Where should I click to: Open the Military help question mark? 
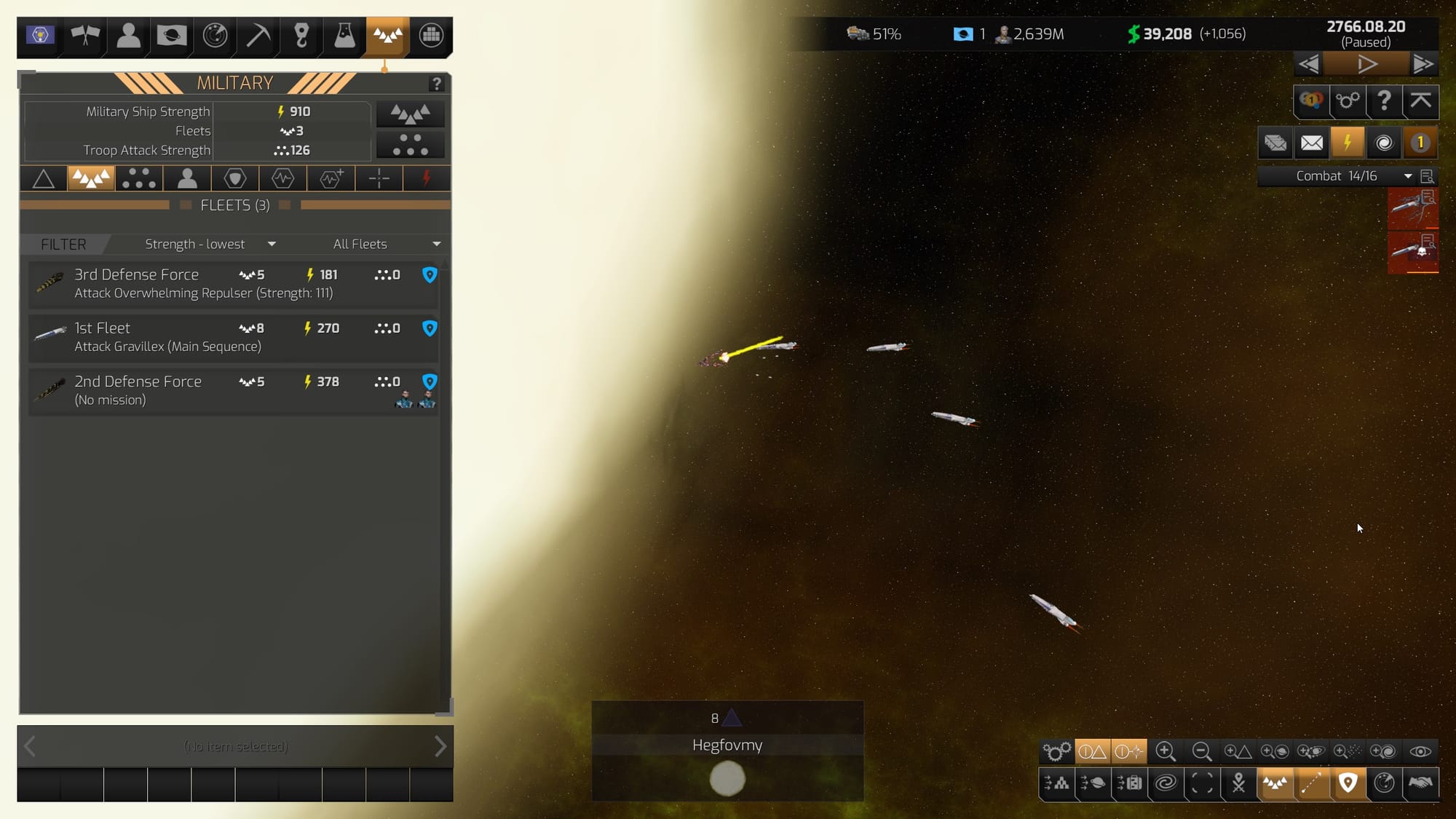click(x=436, y=84)
